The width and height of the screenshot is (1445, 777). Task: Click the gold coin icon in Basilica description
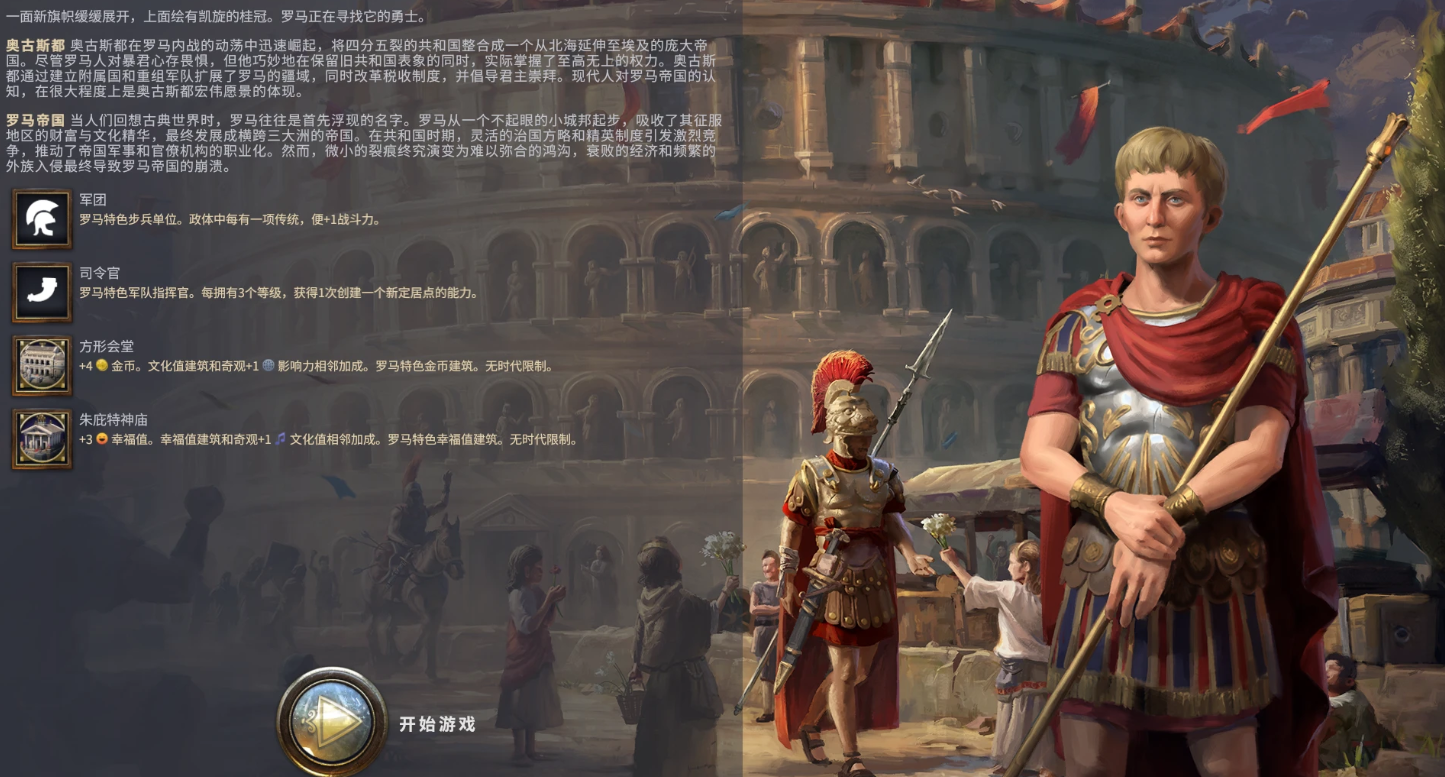[x=102, y=367]
